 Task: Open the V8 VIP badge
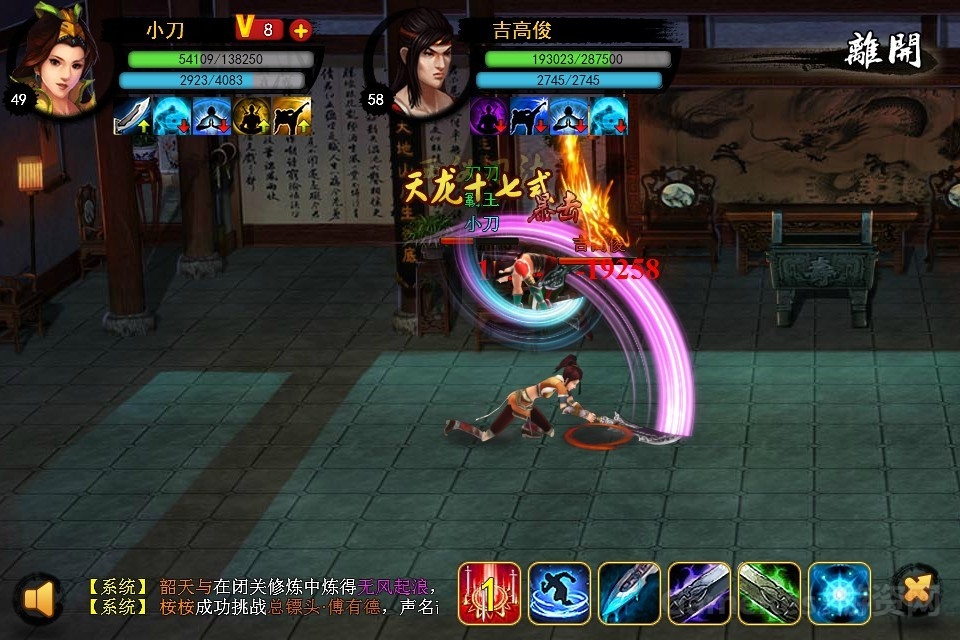point(258,29)
